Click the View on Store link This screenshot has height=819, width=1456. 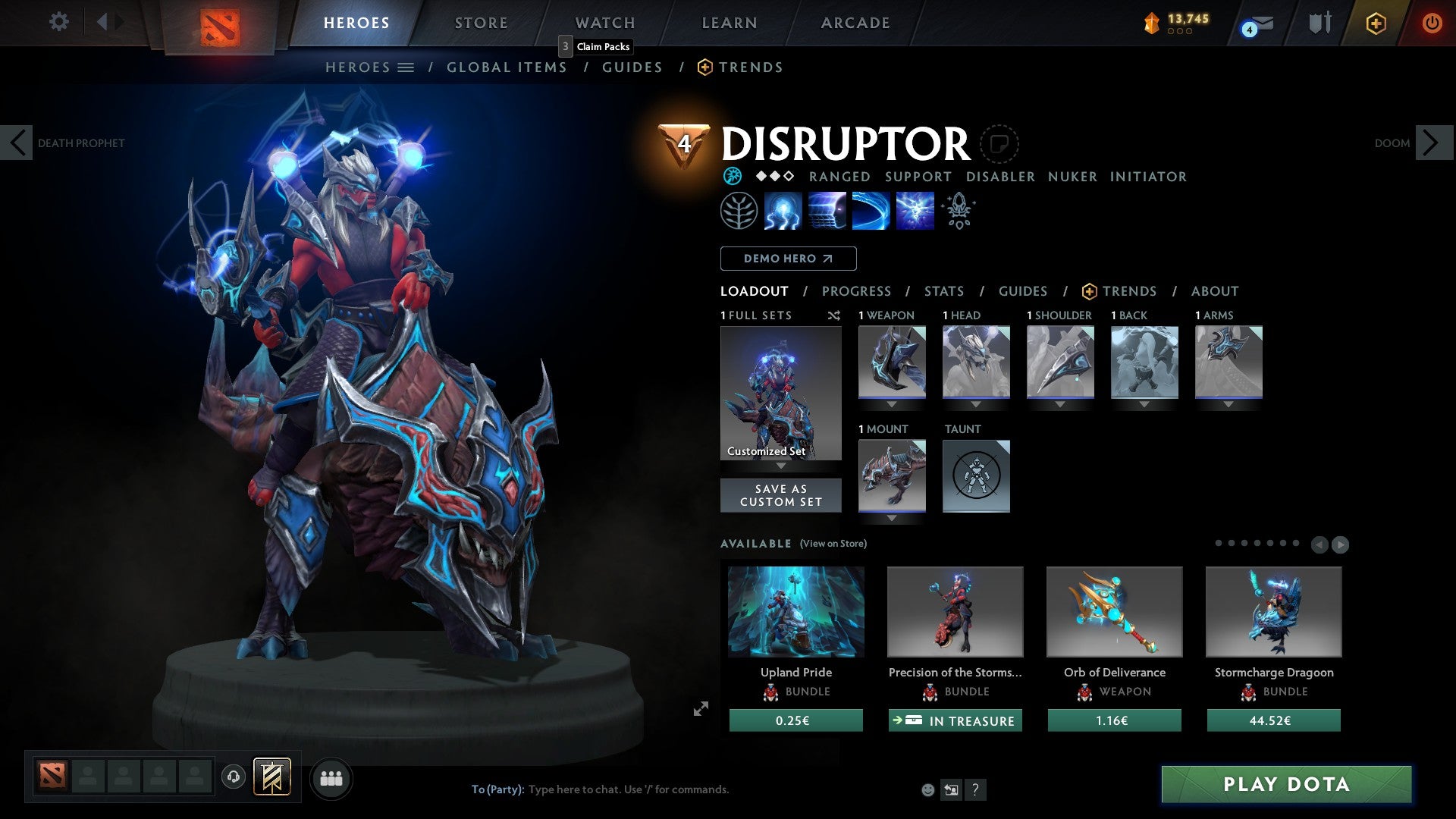pyautogui.click(x=833, y=544)
